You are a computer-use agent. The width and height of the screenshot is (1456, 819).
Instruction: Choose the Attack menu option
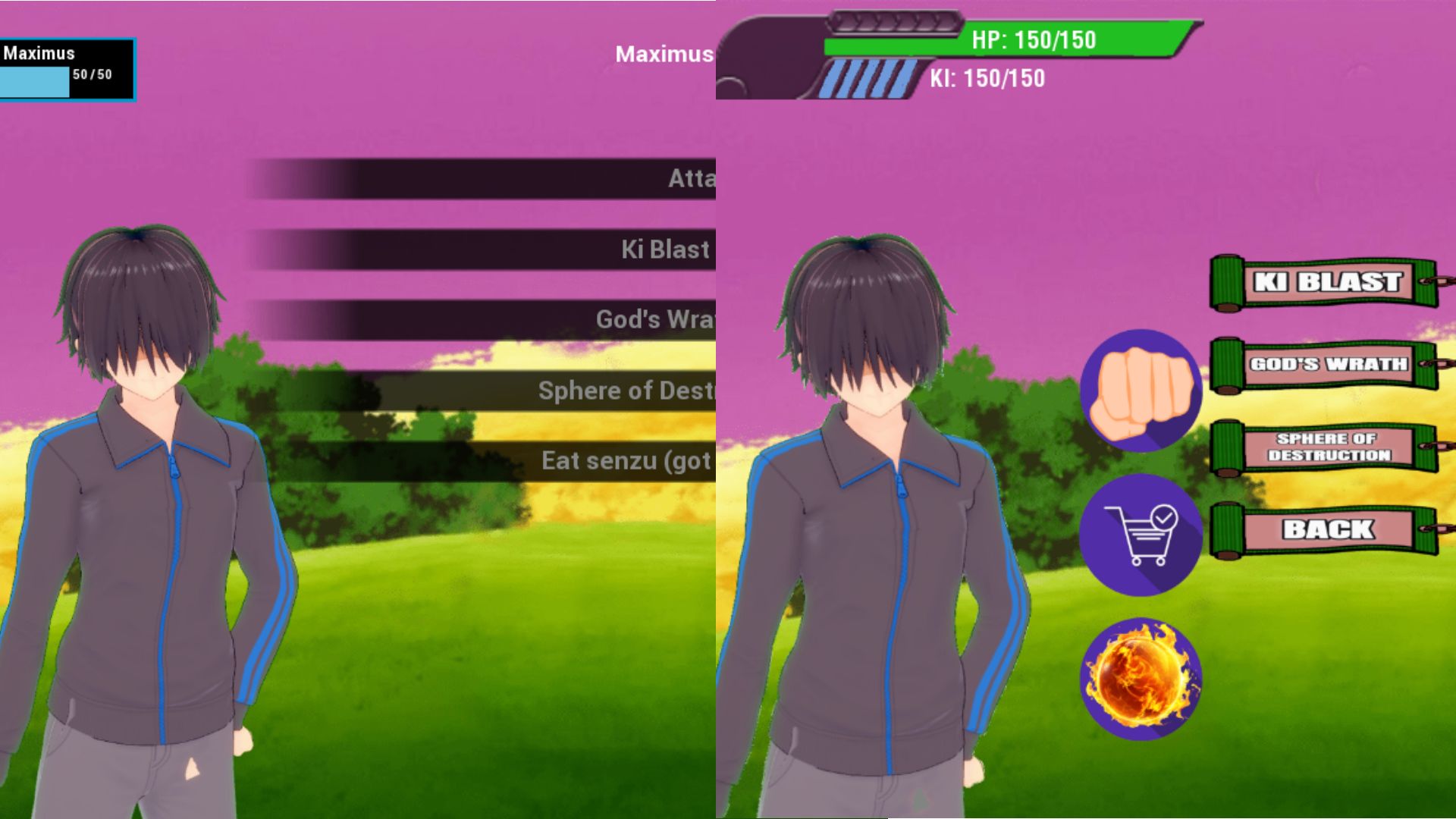point(531,179)
